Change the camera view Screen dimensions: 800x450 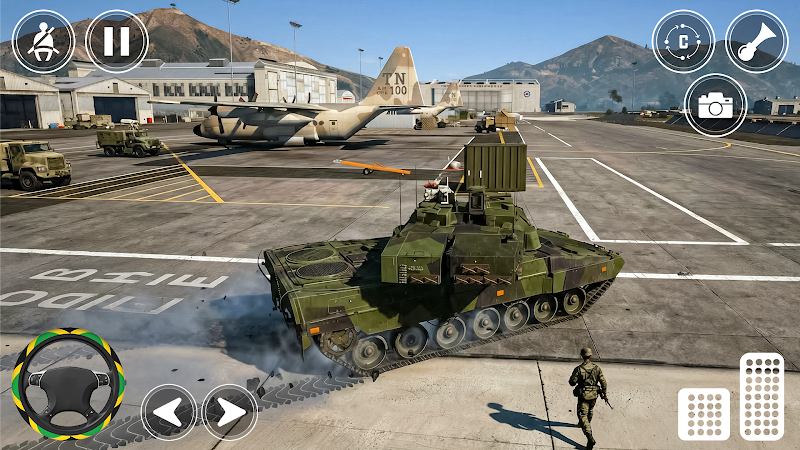click(x=716, y=105)
